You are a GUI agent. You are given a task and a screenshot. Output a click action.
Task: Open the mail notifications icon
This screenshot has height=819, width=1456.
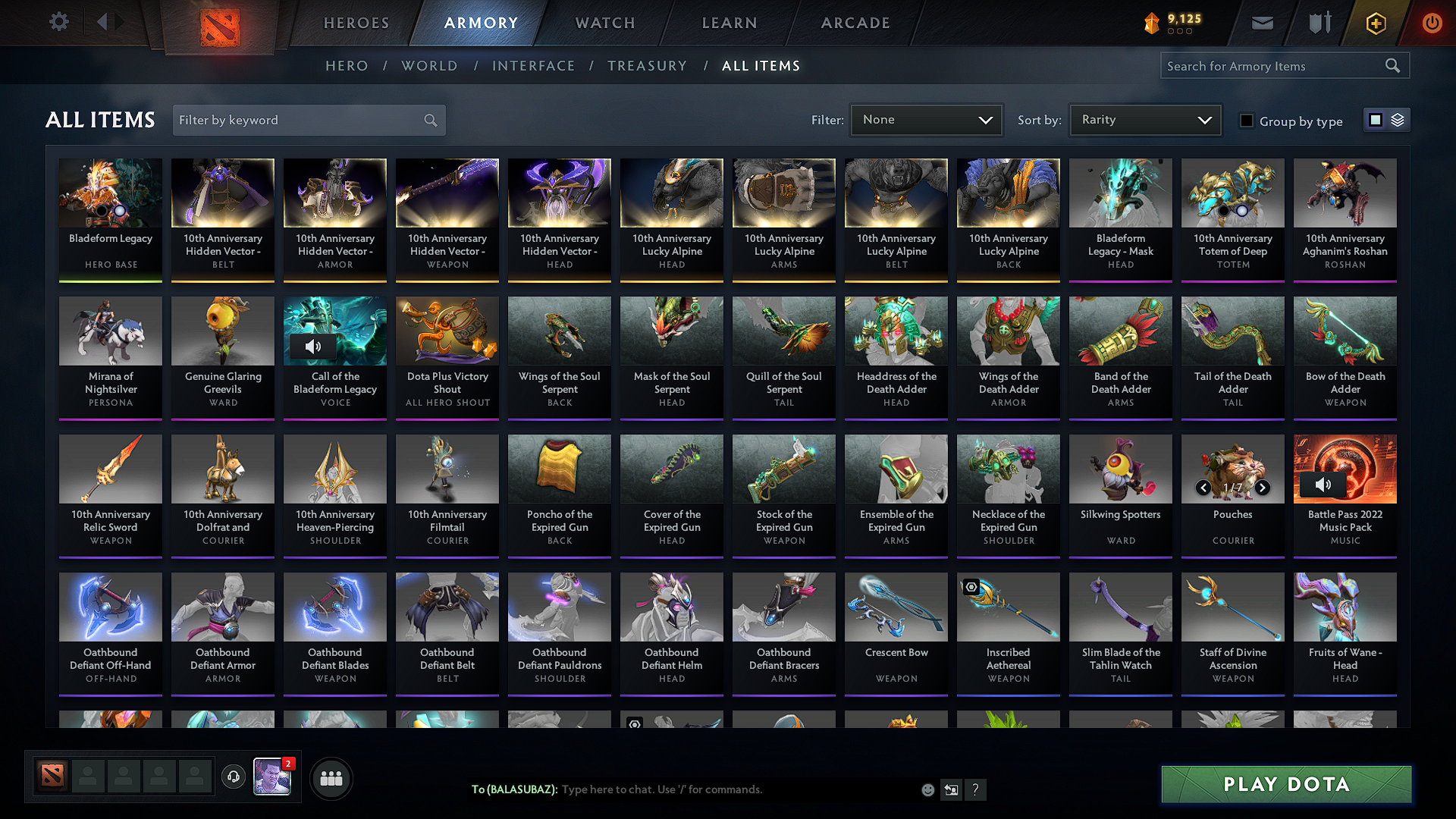click(1262, 23)
